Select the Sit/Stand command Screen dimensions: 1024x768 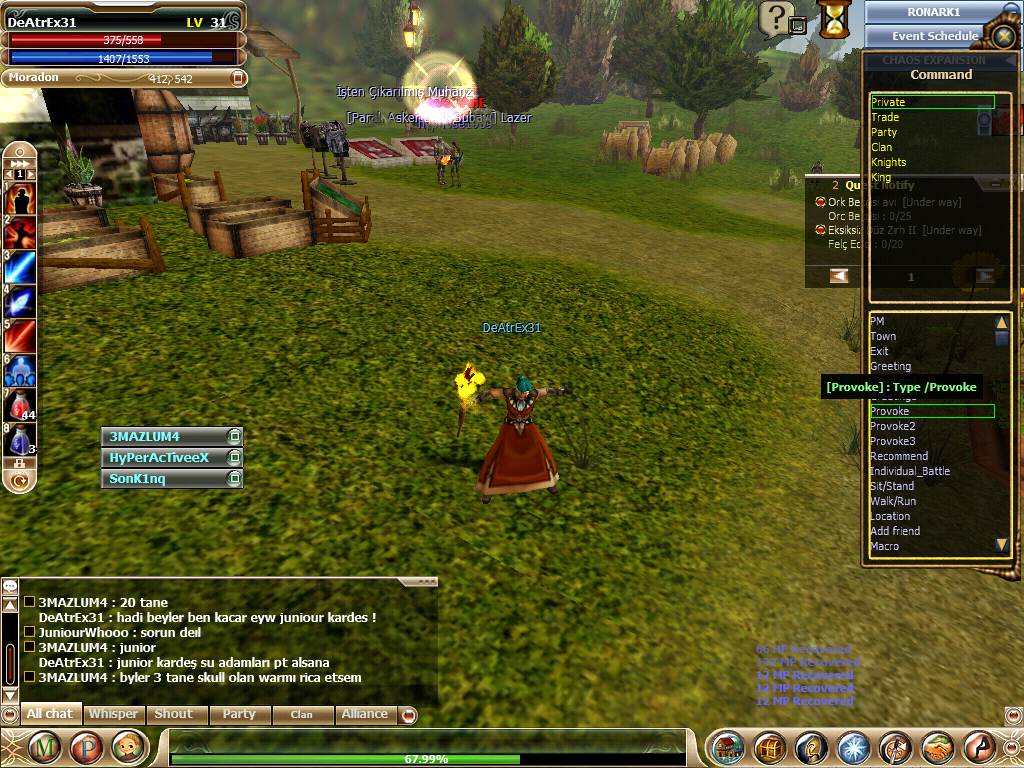click(x=893, y=486)
